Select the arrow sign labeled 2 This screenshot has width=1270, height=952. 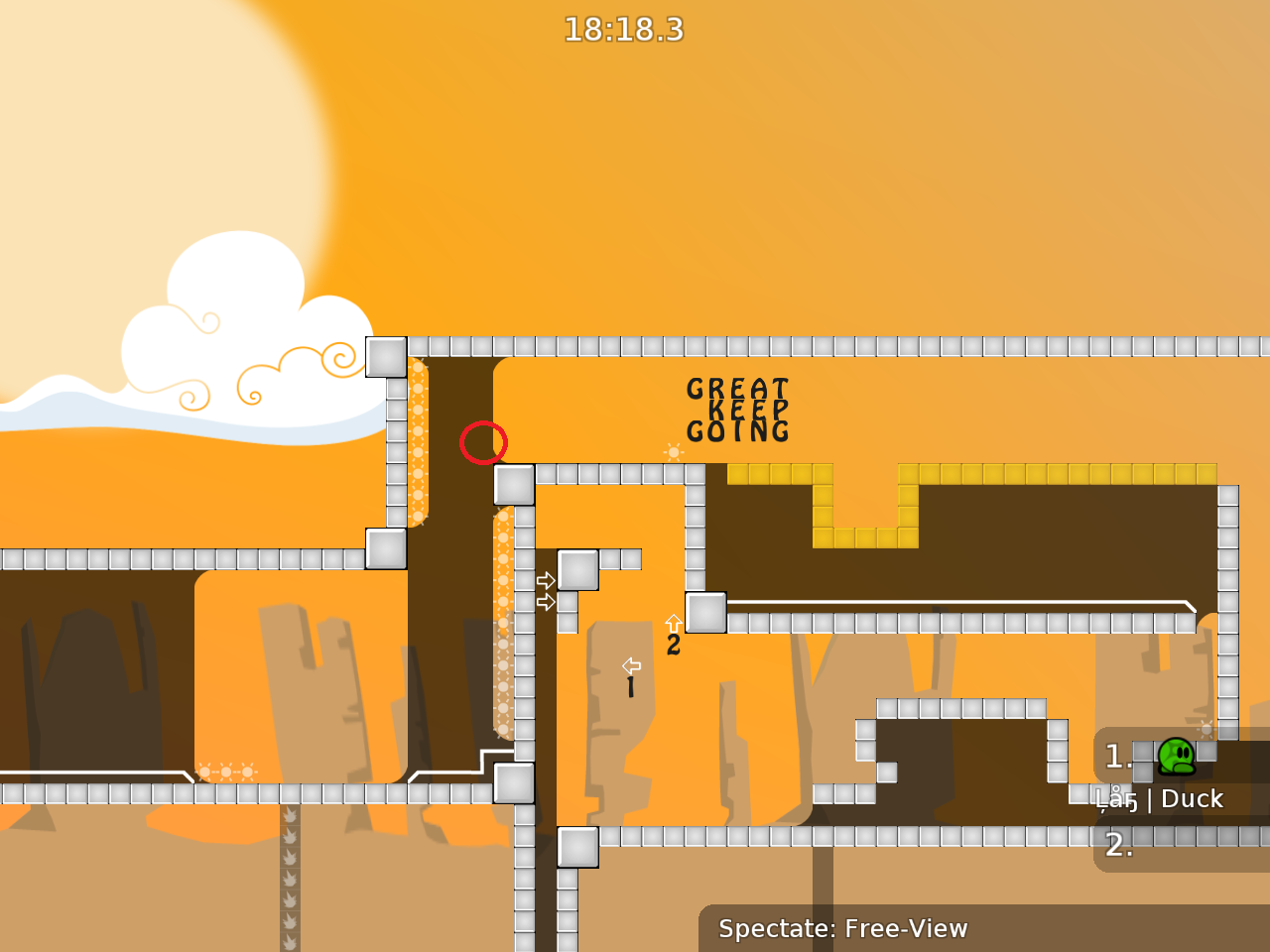pyautogui.click(x=674, y=631)
